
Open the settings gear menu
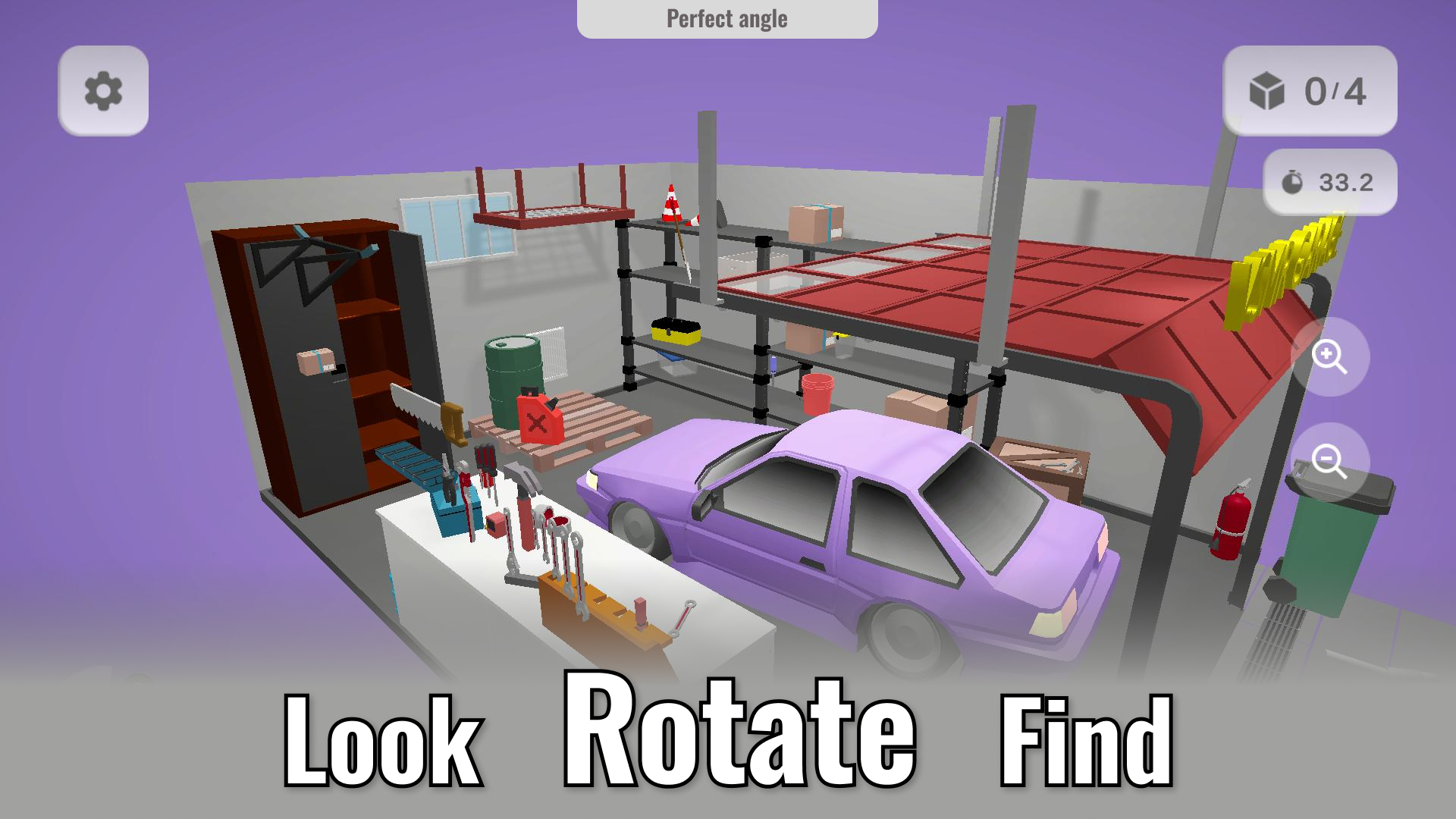pos(102,90)
